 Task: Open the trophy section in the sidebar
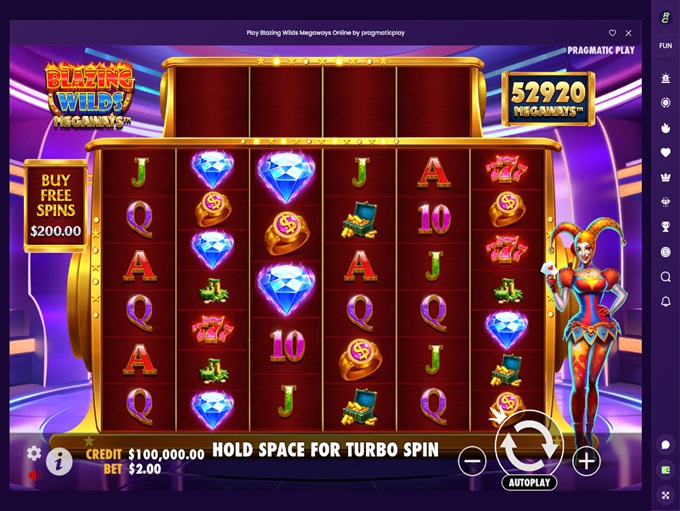665,227
